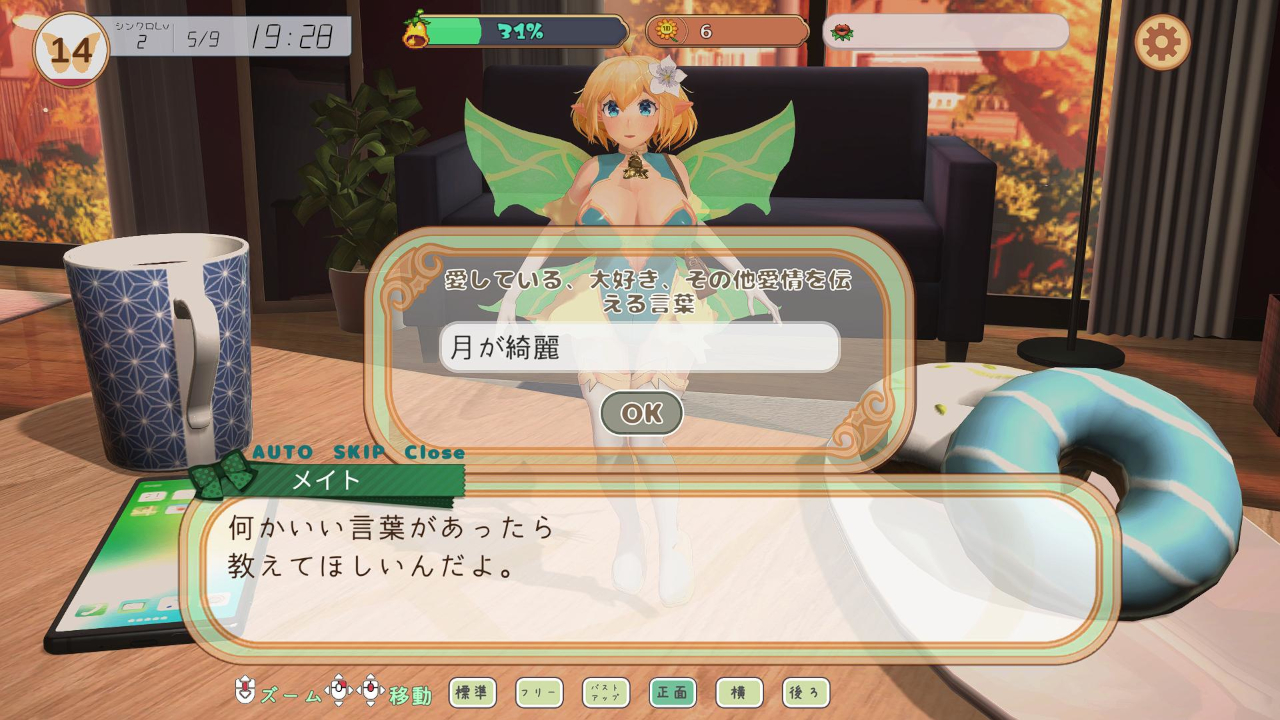Viewport: 1280px width, 720px height.
Task: Set camera to 正面 front view
Action: pos(673,692)
